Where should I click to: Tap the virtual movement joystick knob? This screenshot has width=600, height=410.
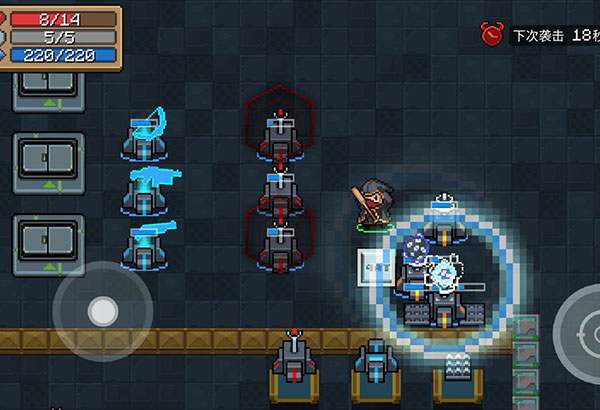(102, 311)
